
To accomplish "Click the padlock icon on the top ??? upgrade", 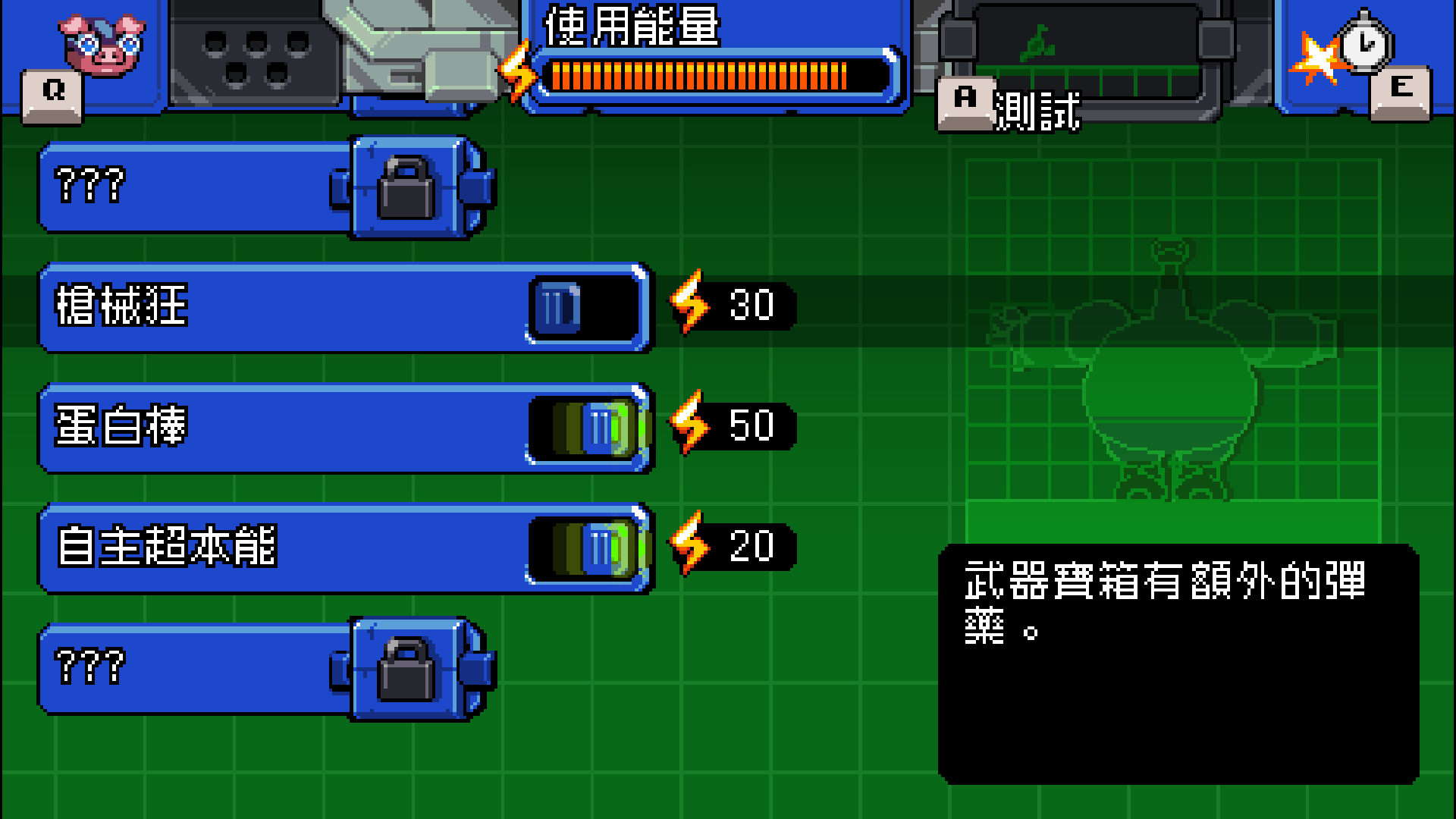I will [407, 188].
